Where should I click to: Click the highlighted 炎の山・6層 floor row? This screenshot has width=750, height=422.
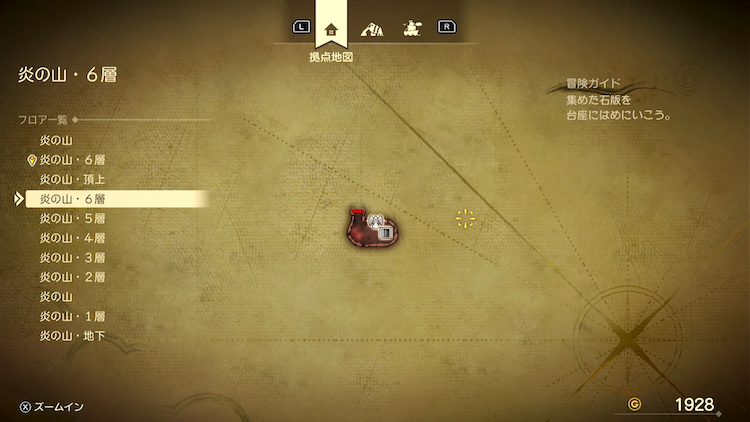click(72, 199)
